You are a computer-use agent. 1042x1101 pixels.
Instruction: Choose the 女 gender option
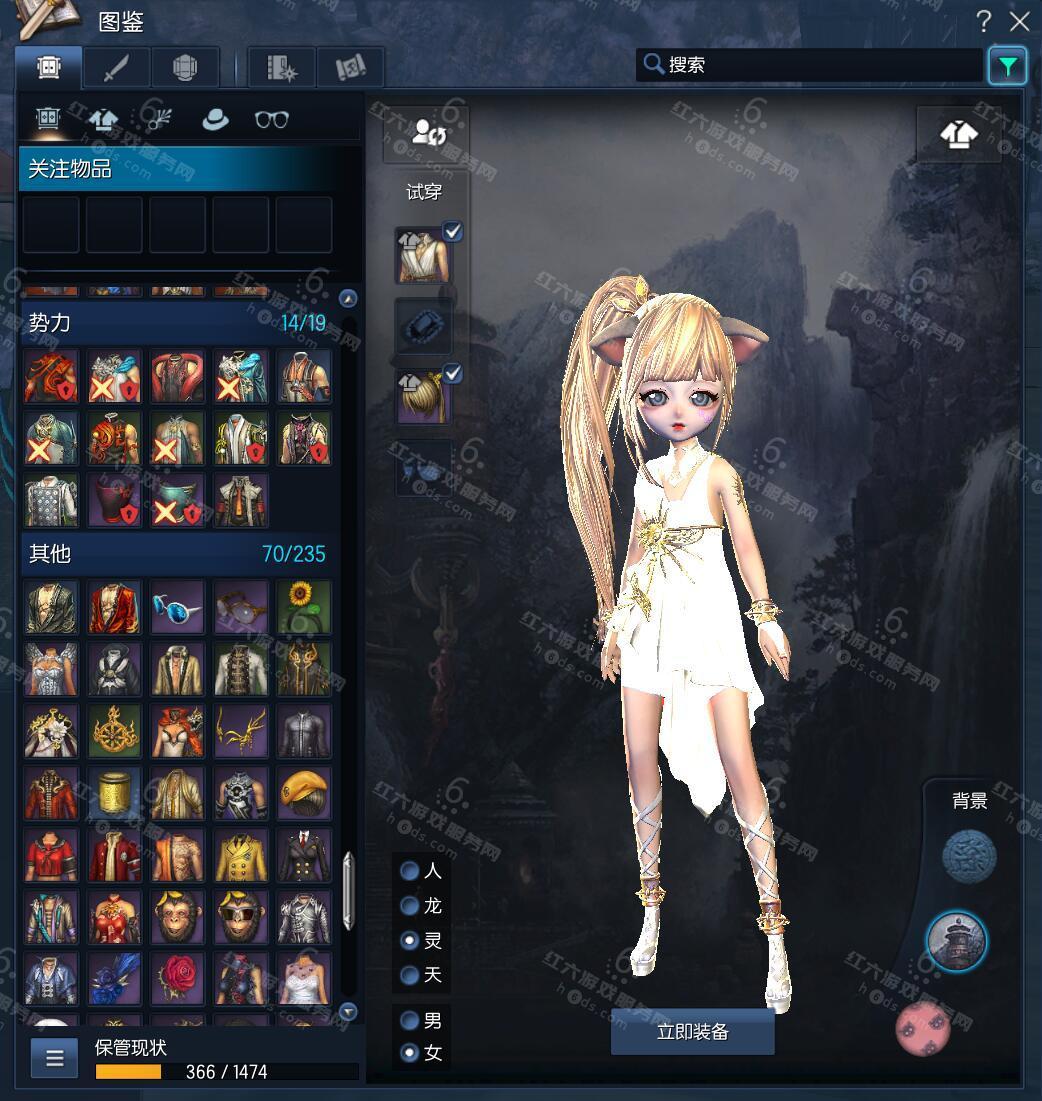click(410, 1052)
